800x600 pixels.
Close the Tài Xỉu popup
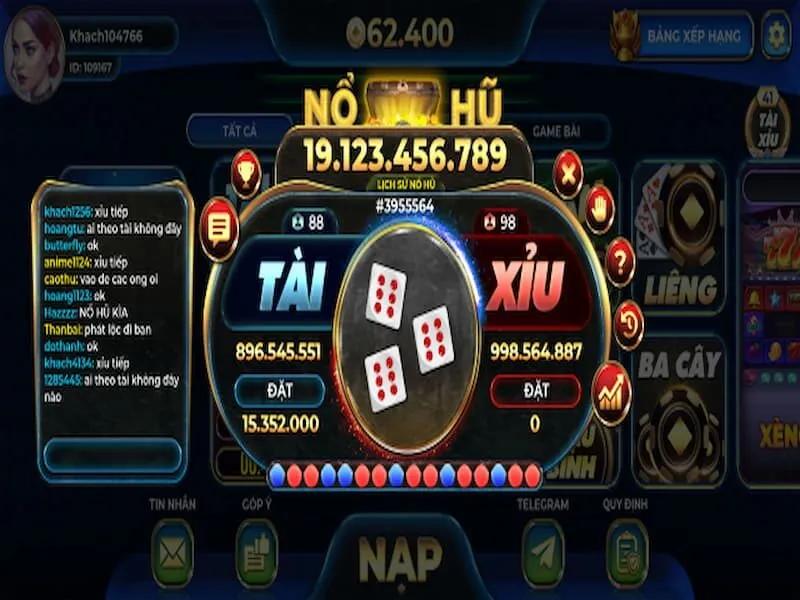pyautogui.click(x=568, y=175)
